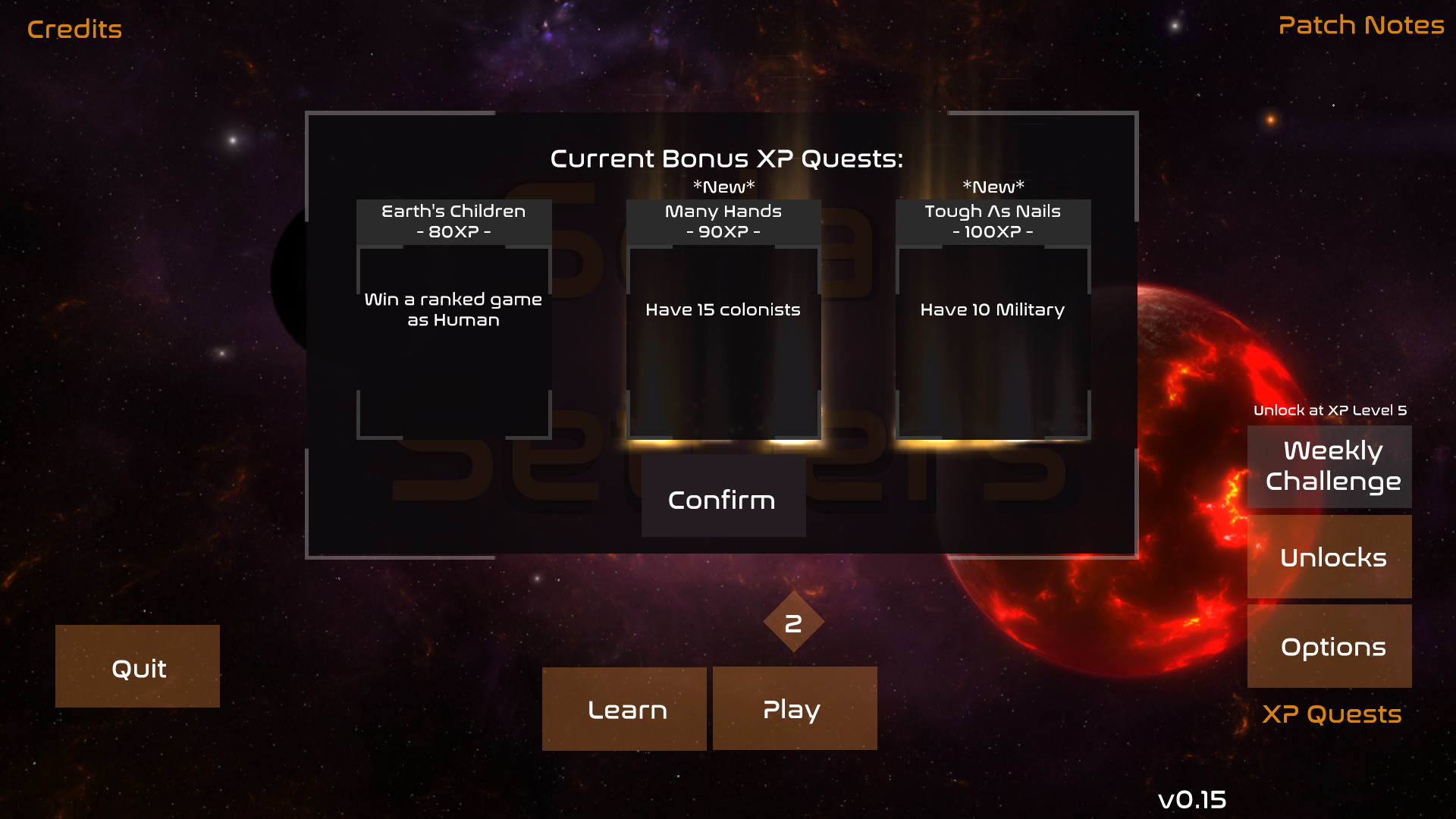This screenshot has width=1456, height=819.
Task: Click the v0.15 version text
Action: click(1194, 799)
